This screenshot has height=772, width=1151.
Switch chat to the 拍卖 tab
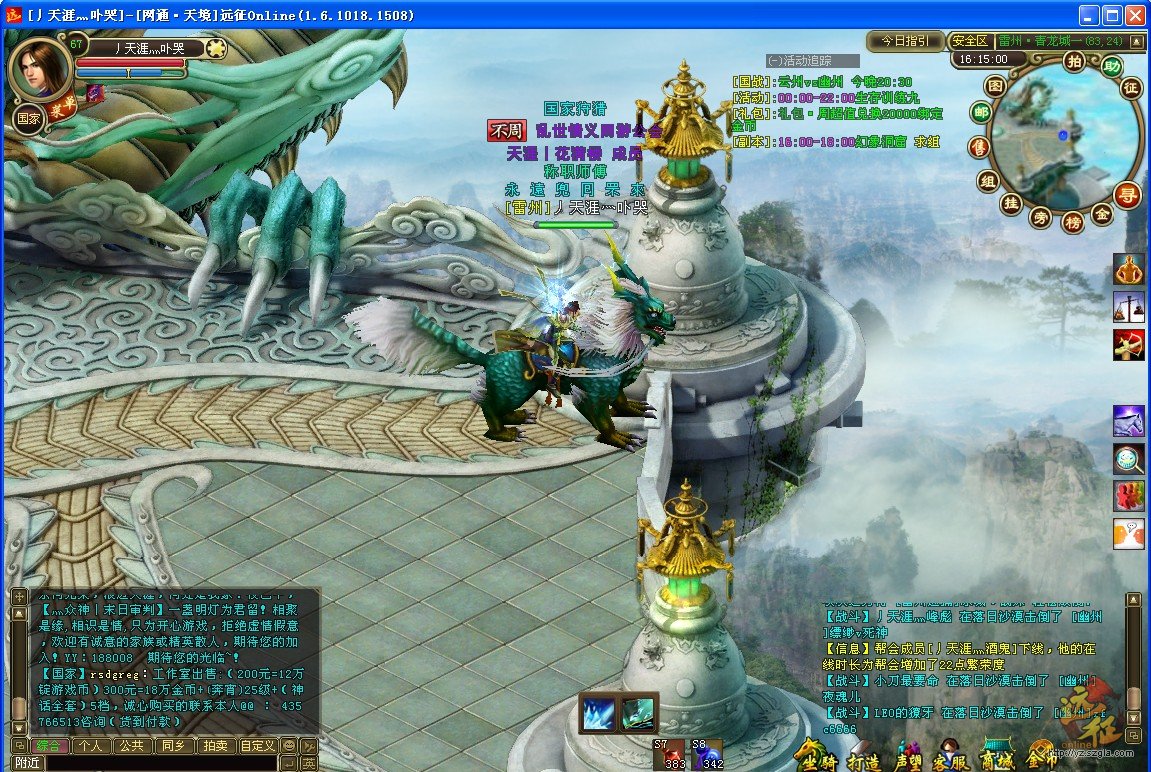pos(214,745)
